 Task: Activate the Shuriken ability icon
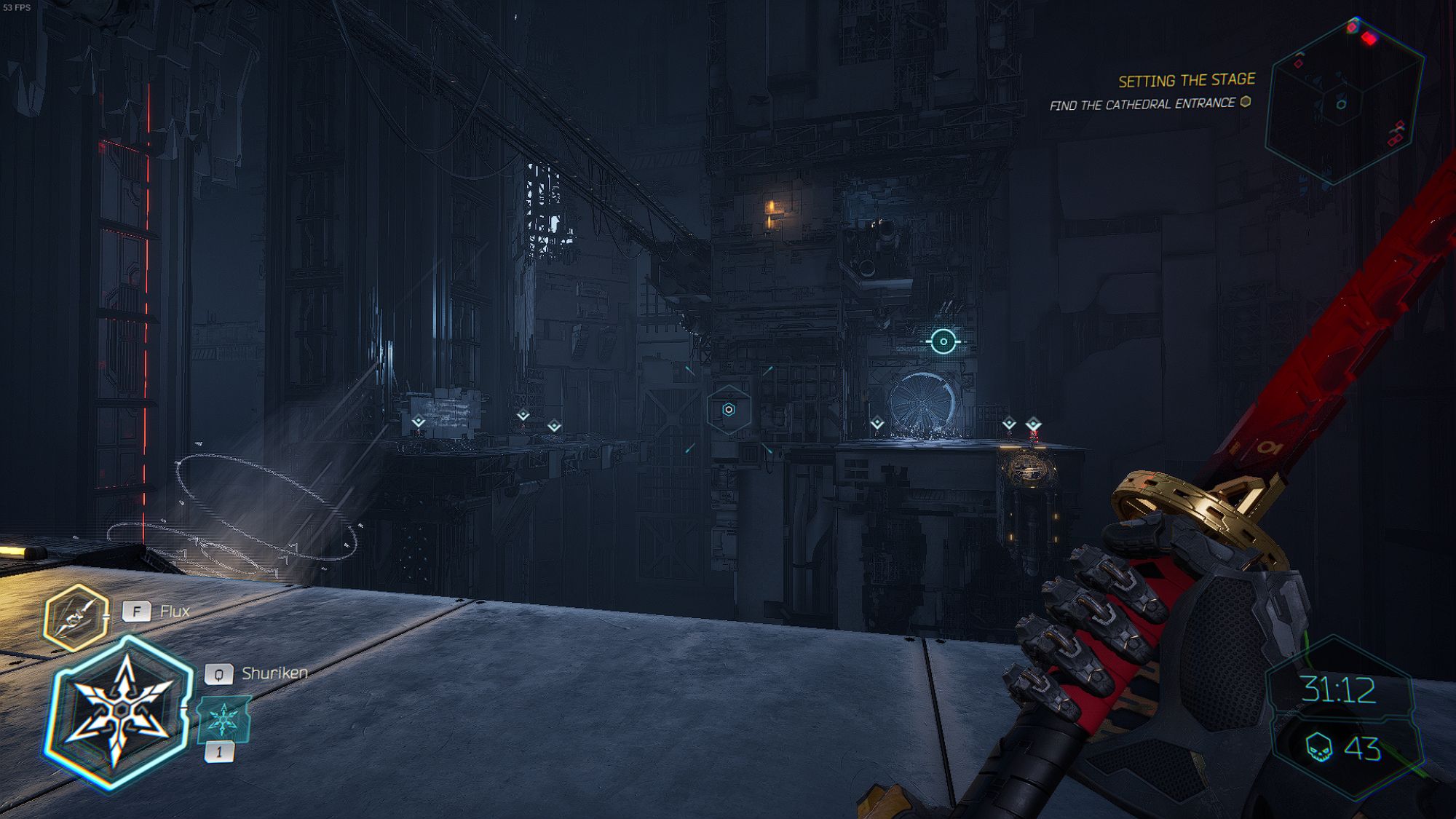click(x=119, y=712)
